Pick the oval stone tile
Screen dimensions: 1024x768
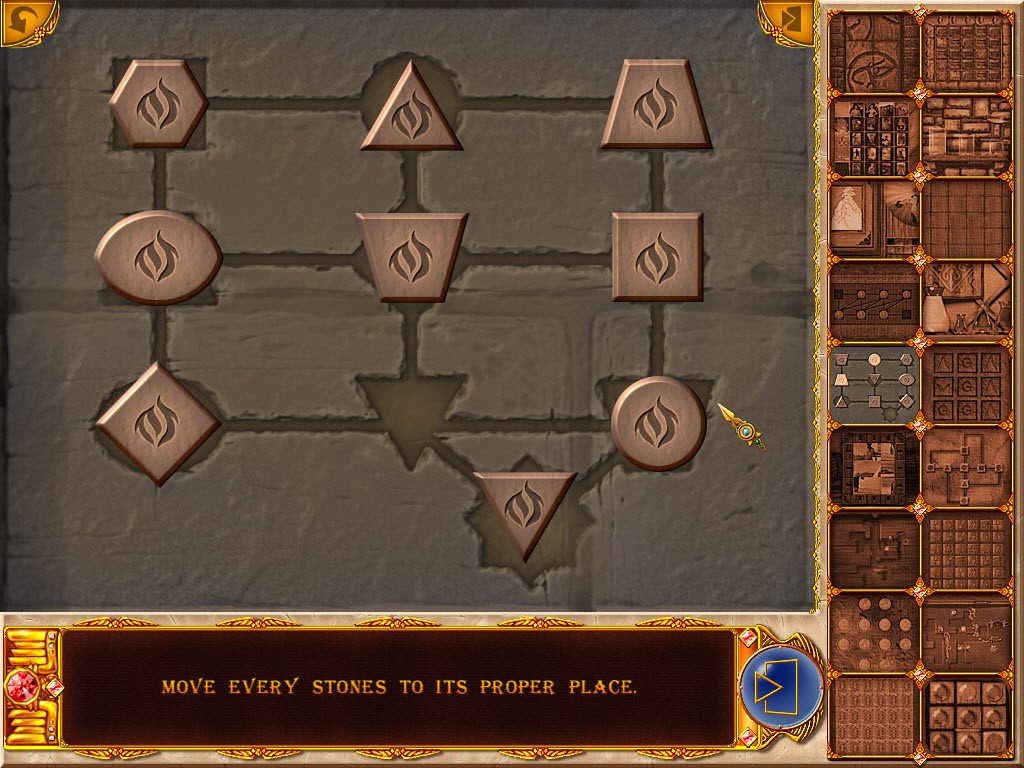pos(158,257)
